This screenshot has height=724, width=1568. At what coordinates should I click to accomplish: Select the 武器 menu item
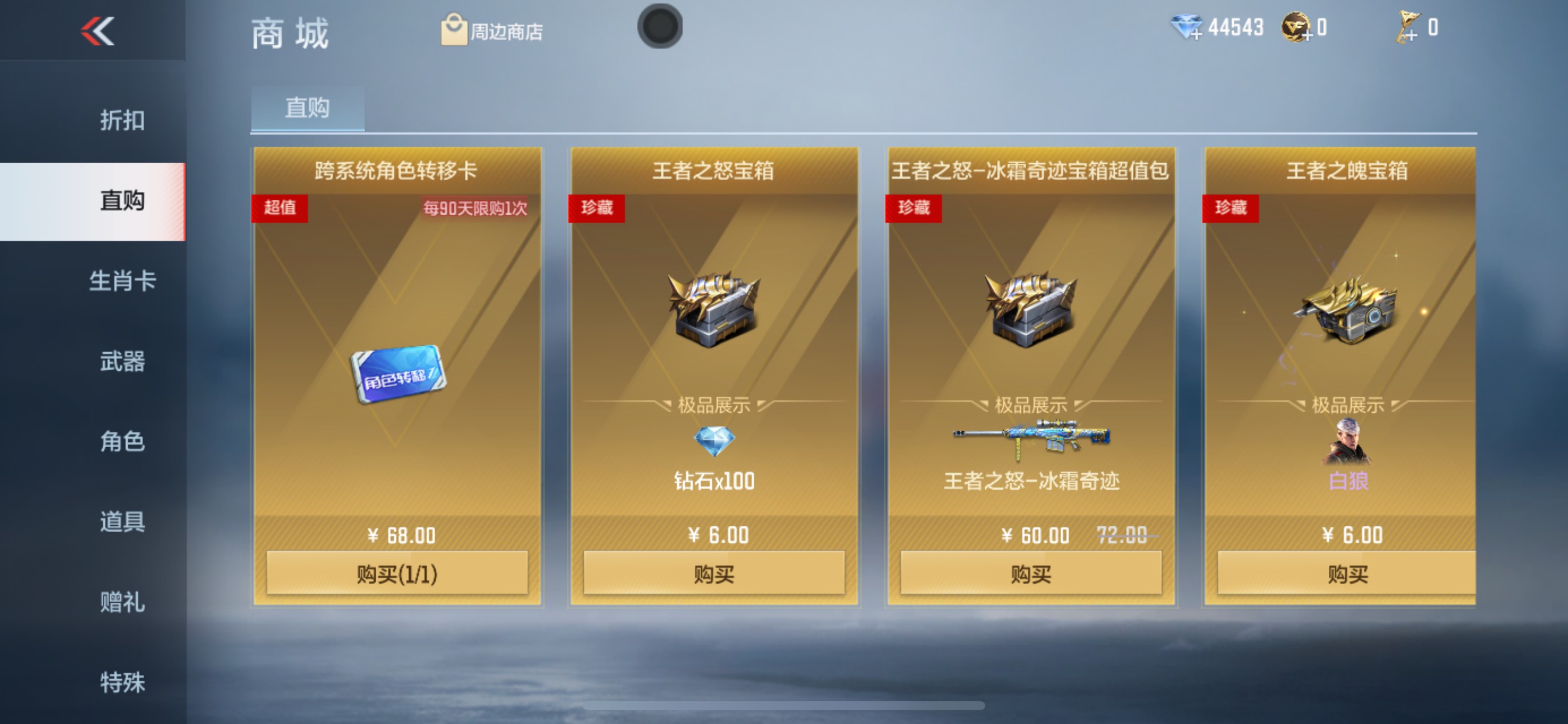click(124, 361)
